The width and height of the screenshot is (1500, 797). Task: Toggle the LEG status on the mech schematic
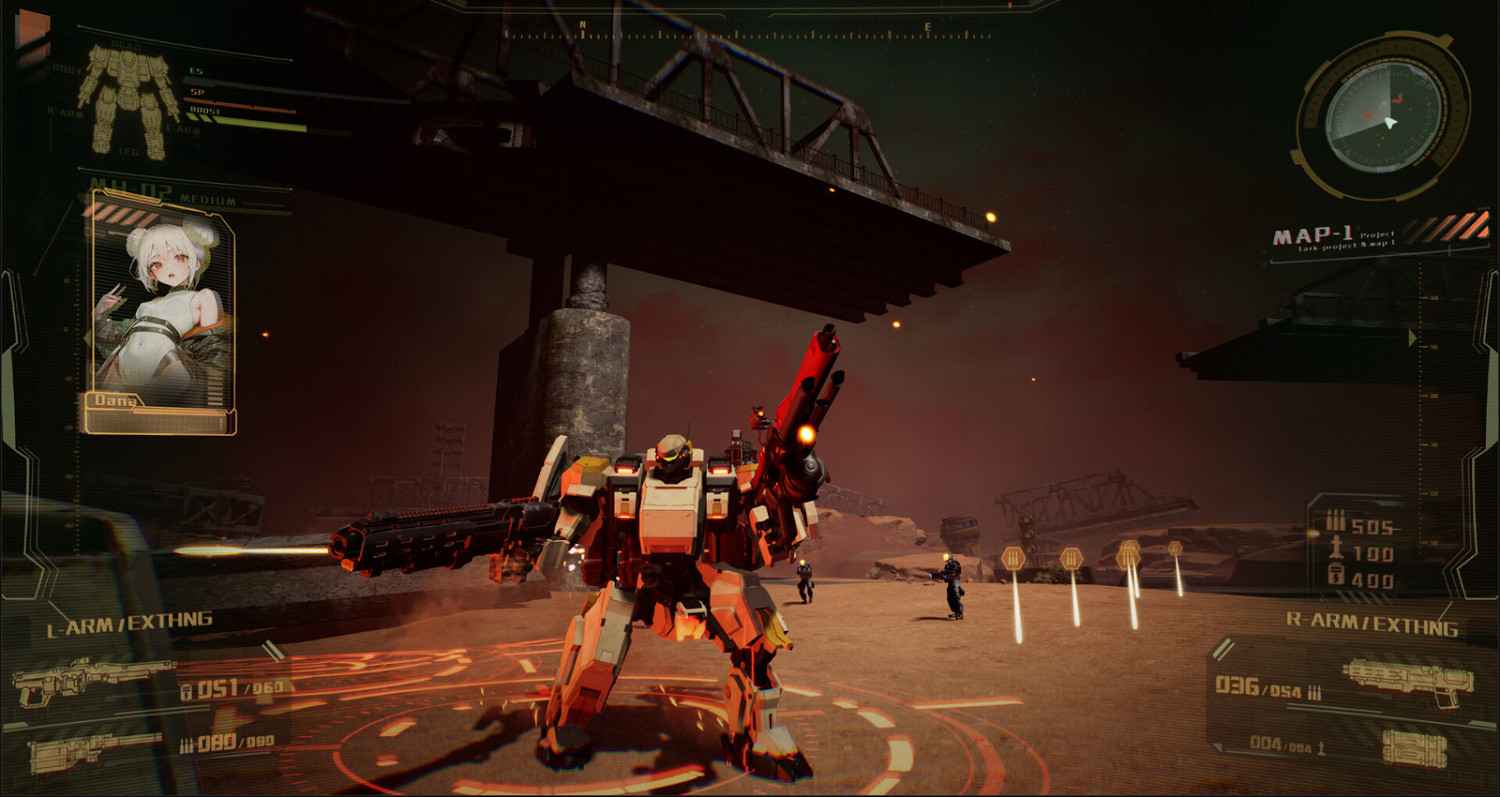point(128,151)
